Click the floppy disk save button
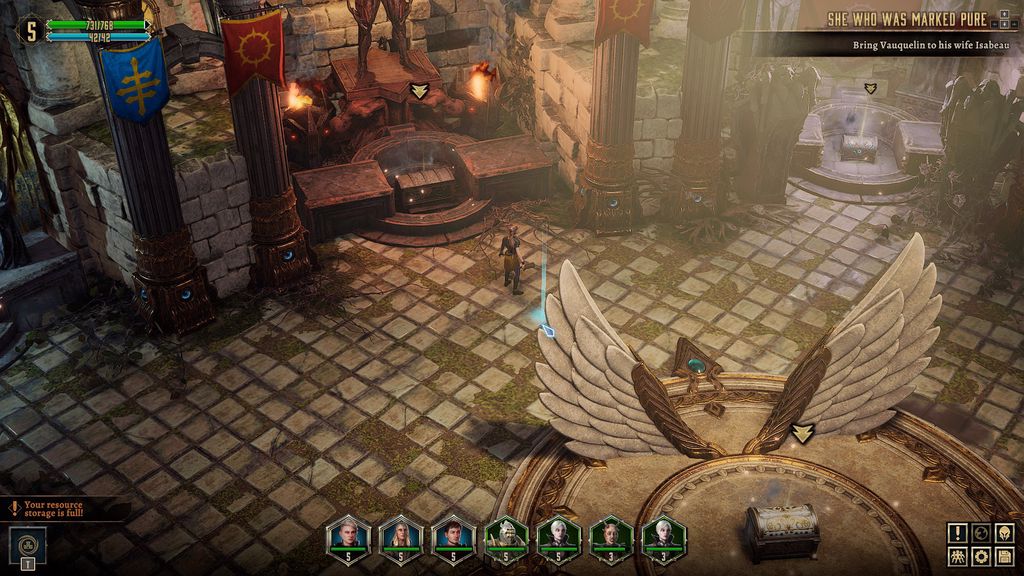 pyautogui.click(x=1004, y=556)
